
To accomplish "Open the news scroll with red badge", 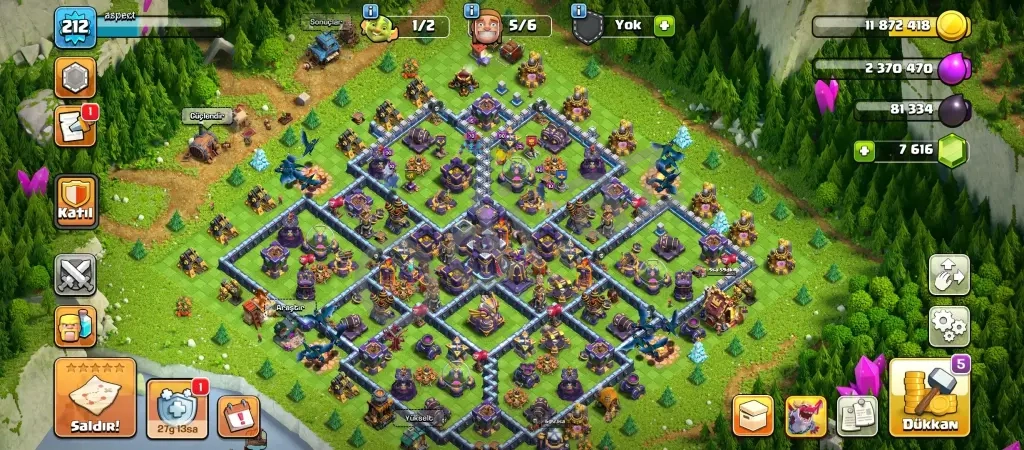I will pyautogui.click(x=75, y=127).
